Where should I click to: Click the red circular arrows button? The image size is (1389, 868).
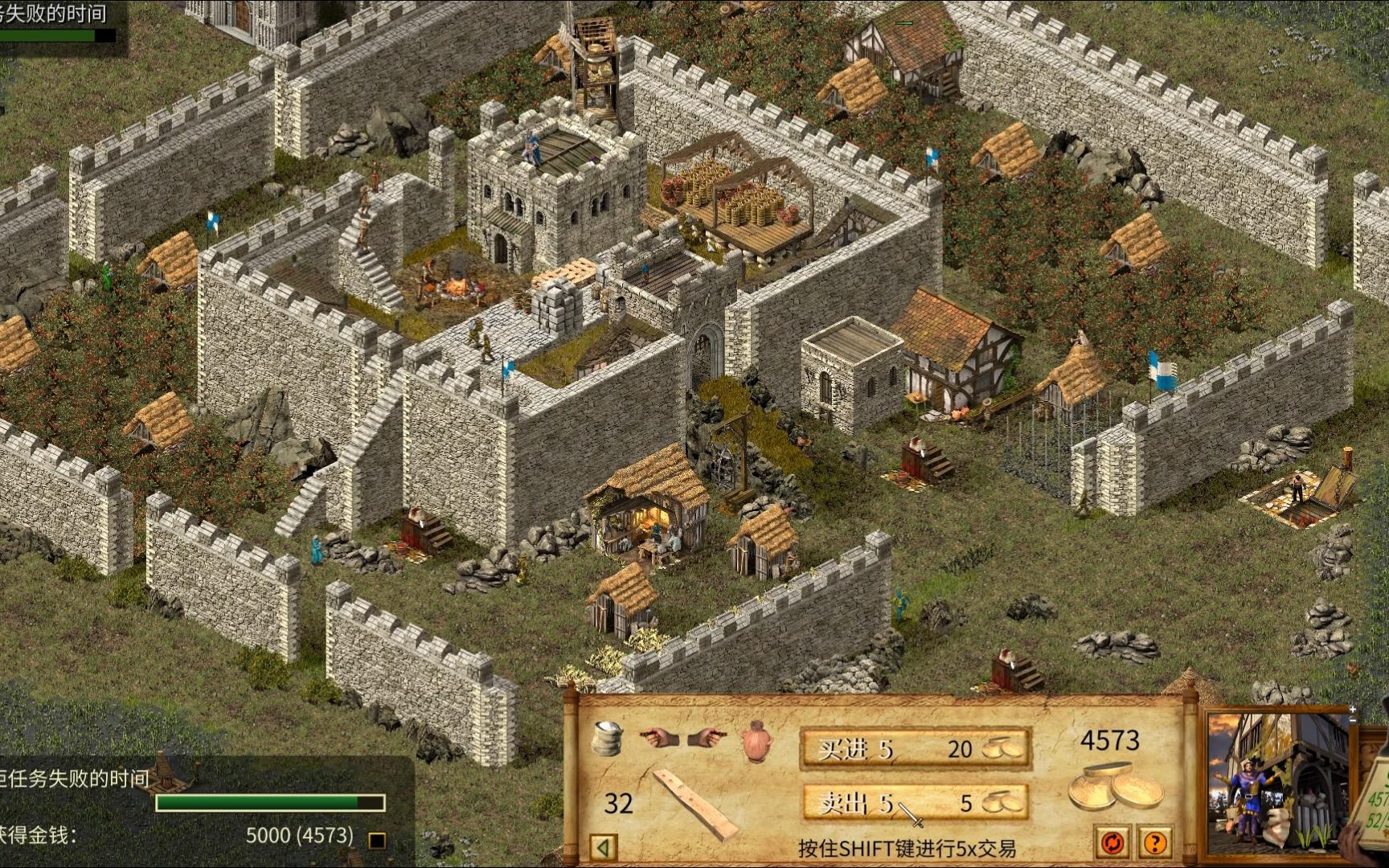(1113, 842)
